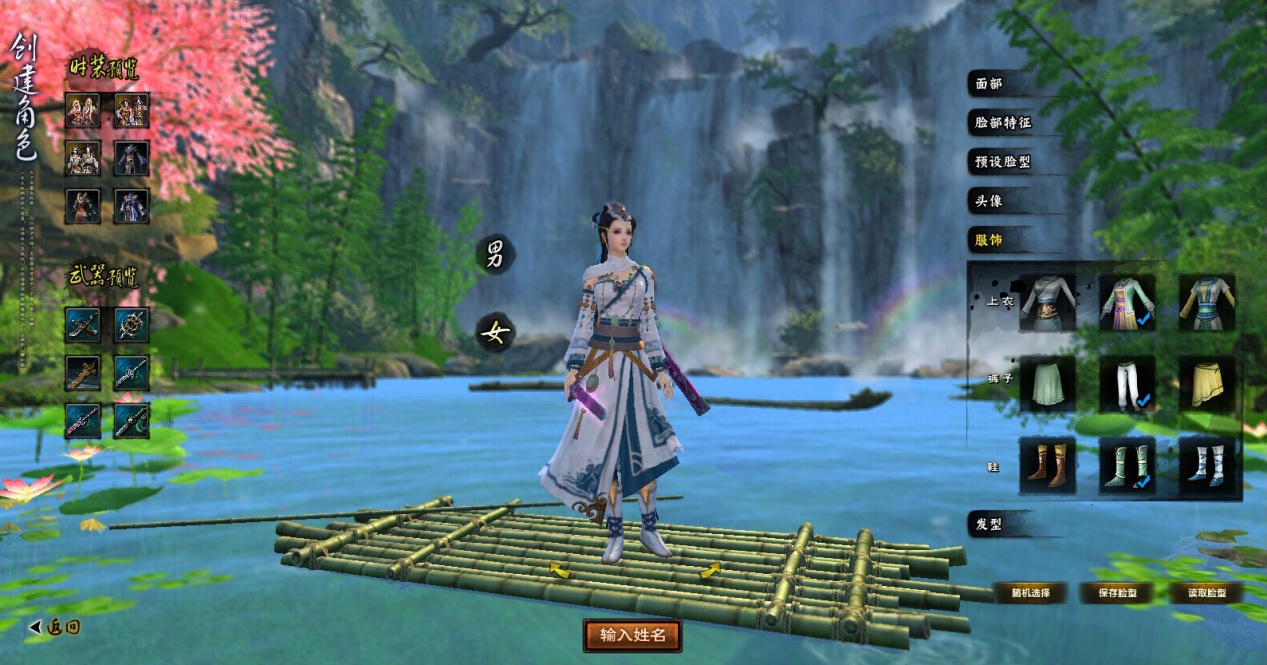Click the 随机选择 random selection button
The width and height of the screenshot is (1267, 665).
click(1029, 593)
